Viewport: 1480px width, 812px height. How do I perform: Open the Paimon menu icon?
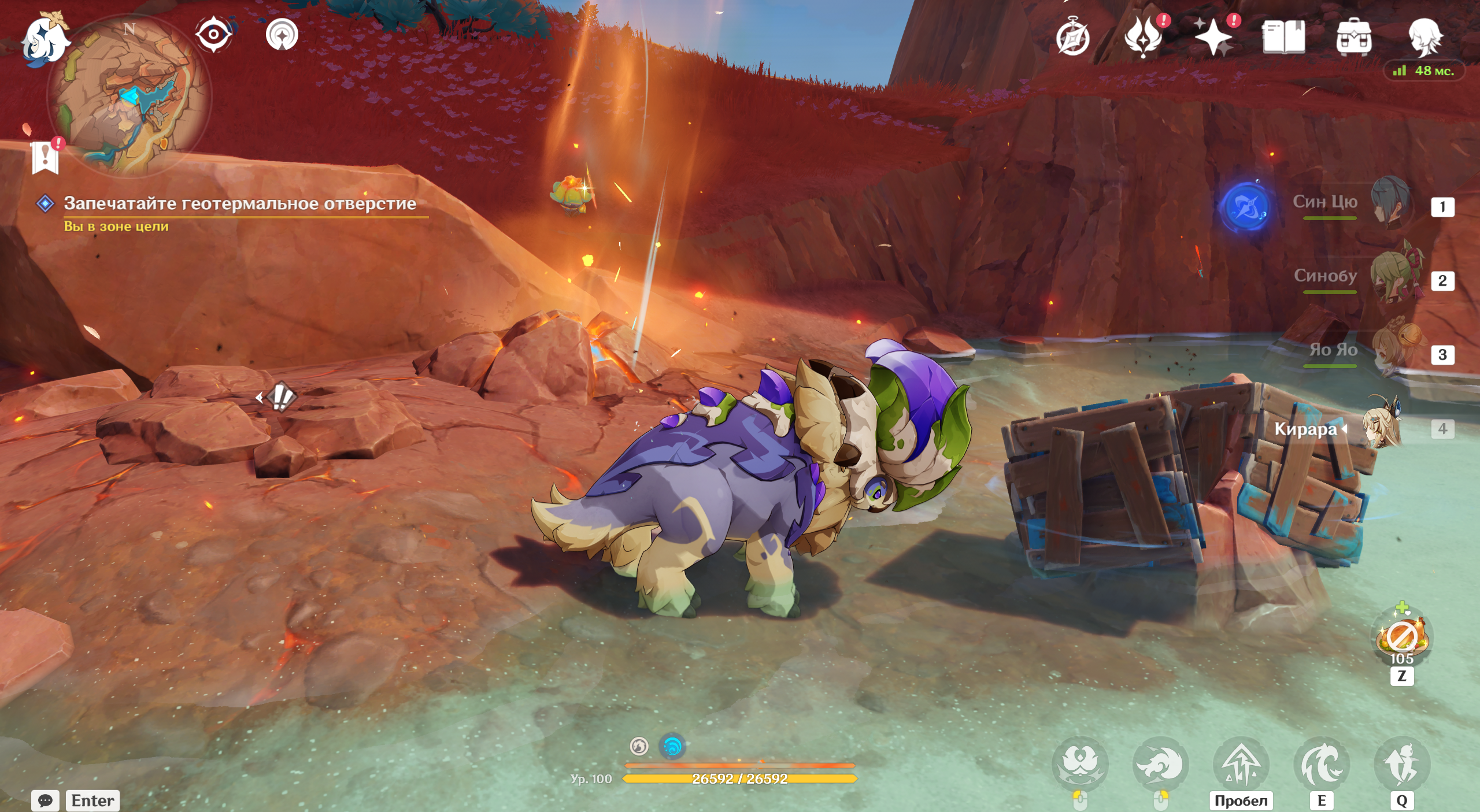[x=45, y=39]
